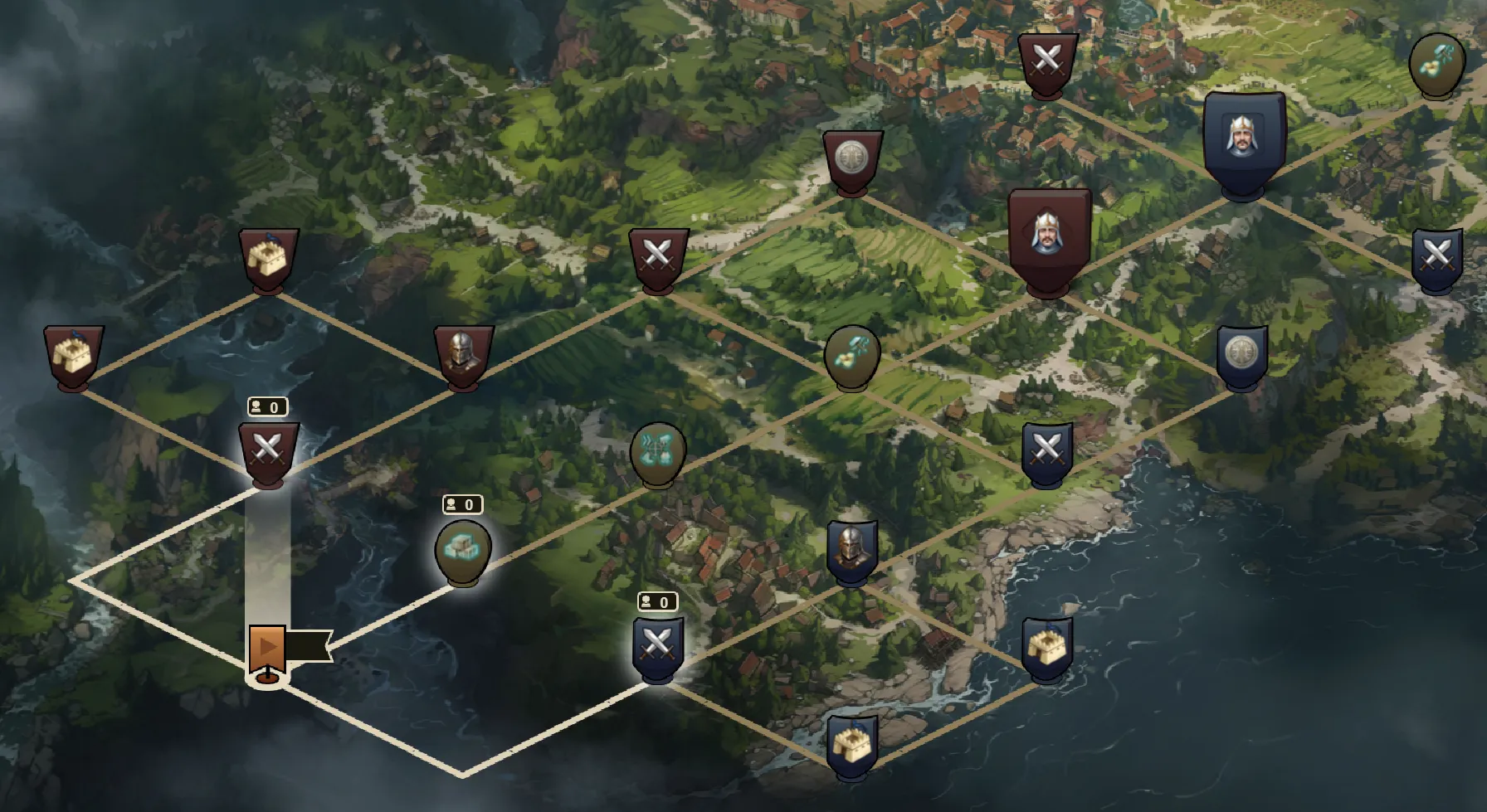Screen dimensions: 1487x812
Task: Select the blue shield knight helmet node
Action: 852,550
